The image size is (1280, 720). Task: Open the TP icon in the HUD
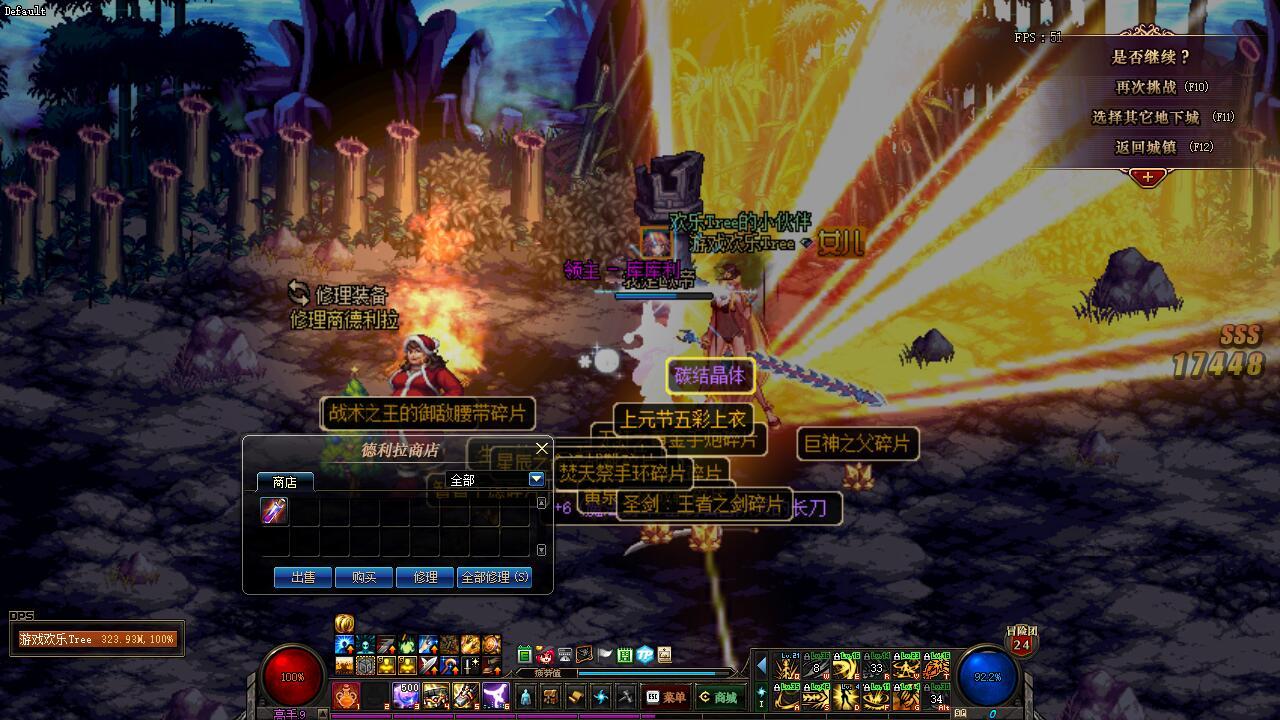[x=645, y=656]
